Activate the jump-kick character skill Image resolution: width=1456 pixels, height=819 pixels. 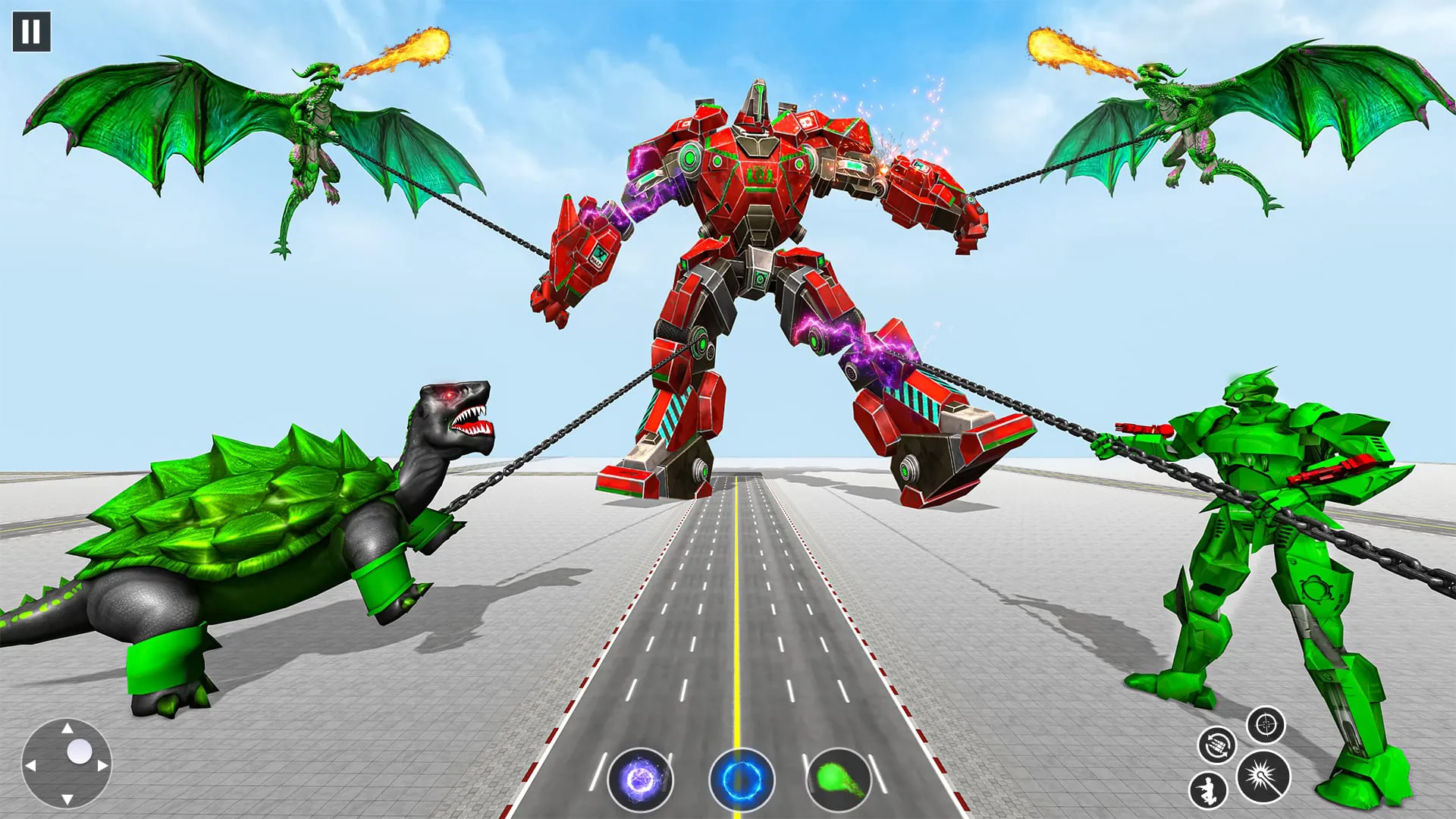click(x=1208, y=791)
